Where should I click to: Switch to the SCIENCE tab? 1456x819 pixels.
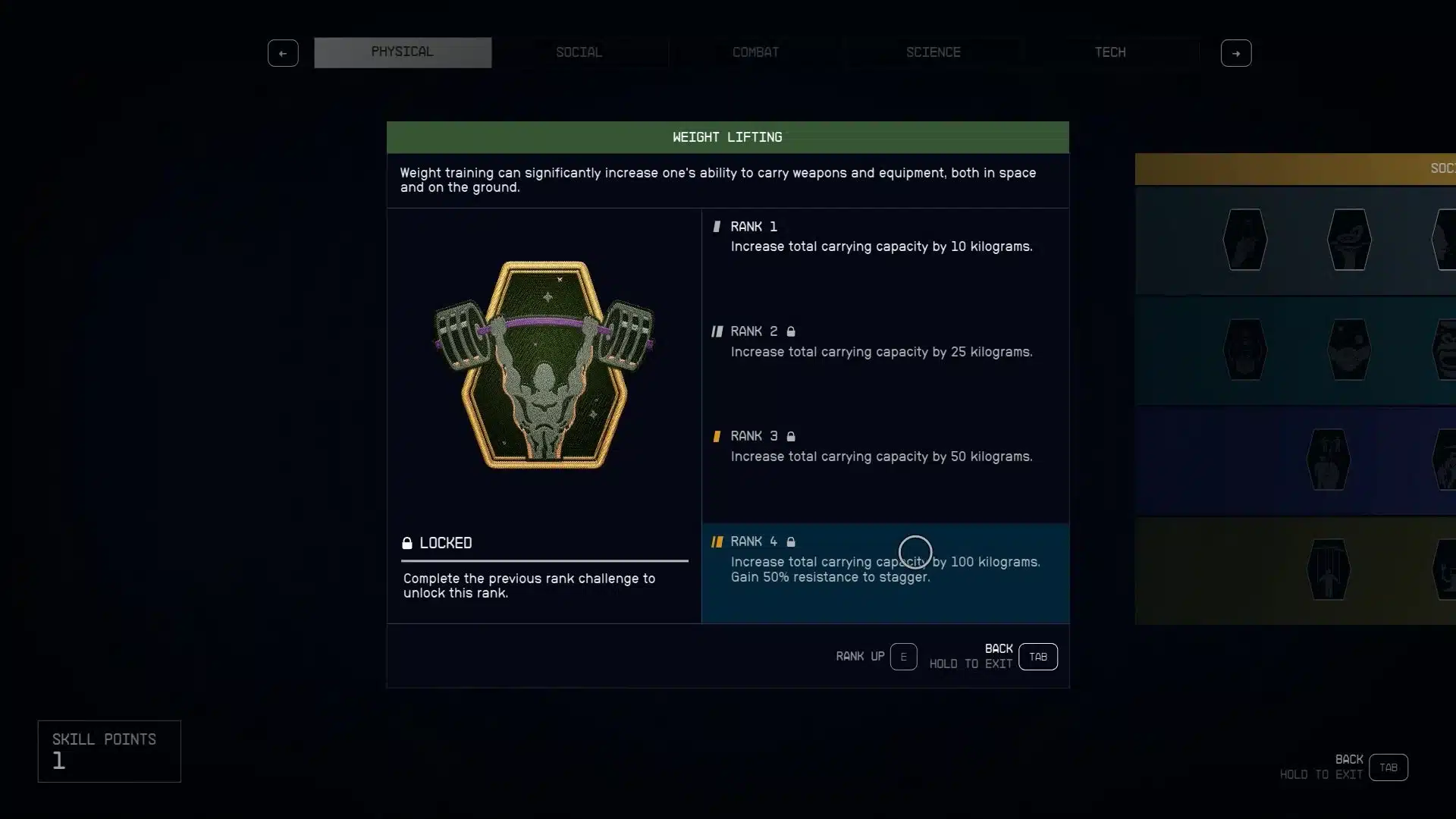[933, 52]
